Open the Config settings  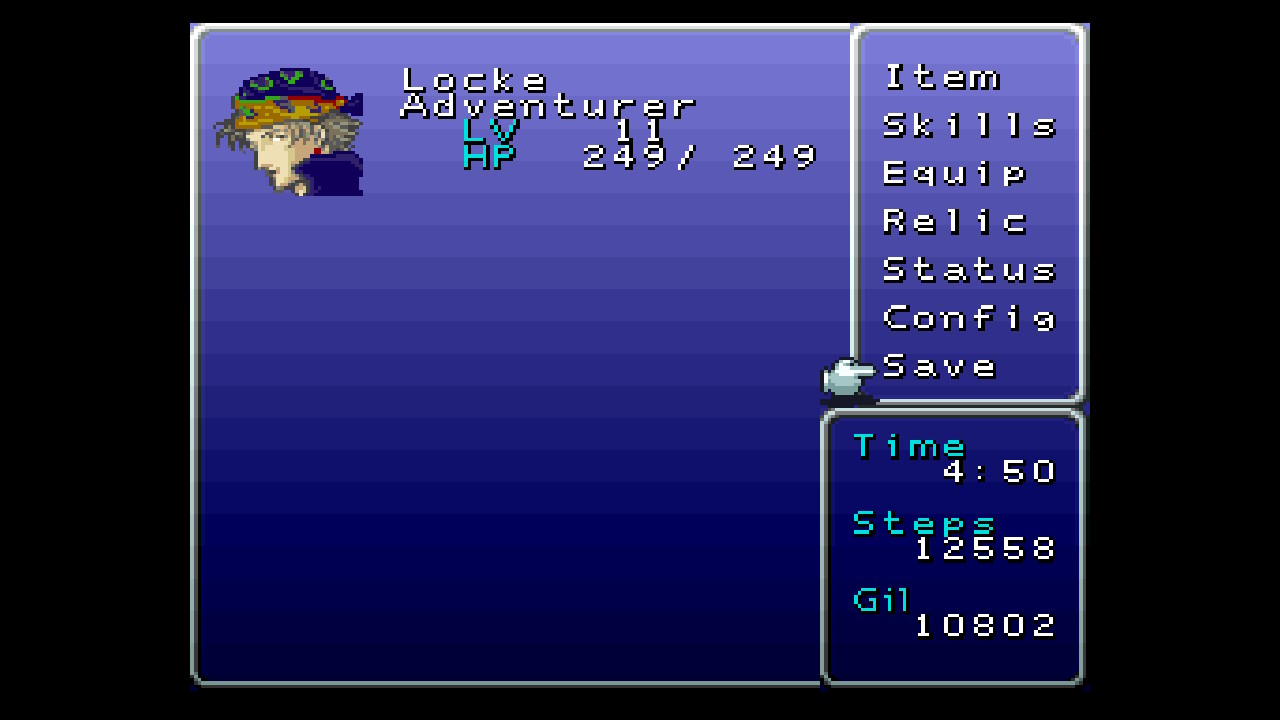click(968, 318)
